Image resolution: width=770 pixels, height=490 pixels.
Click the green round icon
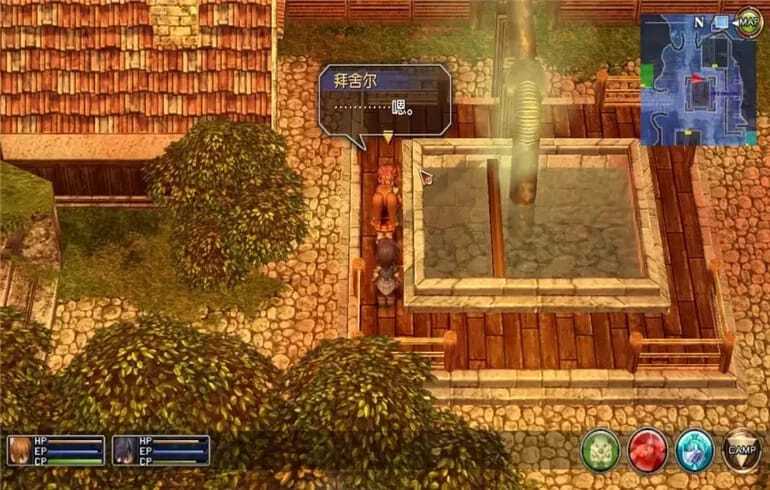pos(601,450)
